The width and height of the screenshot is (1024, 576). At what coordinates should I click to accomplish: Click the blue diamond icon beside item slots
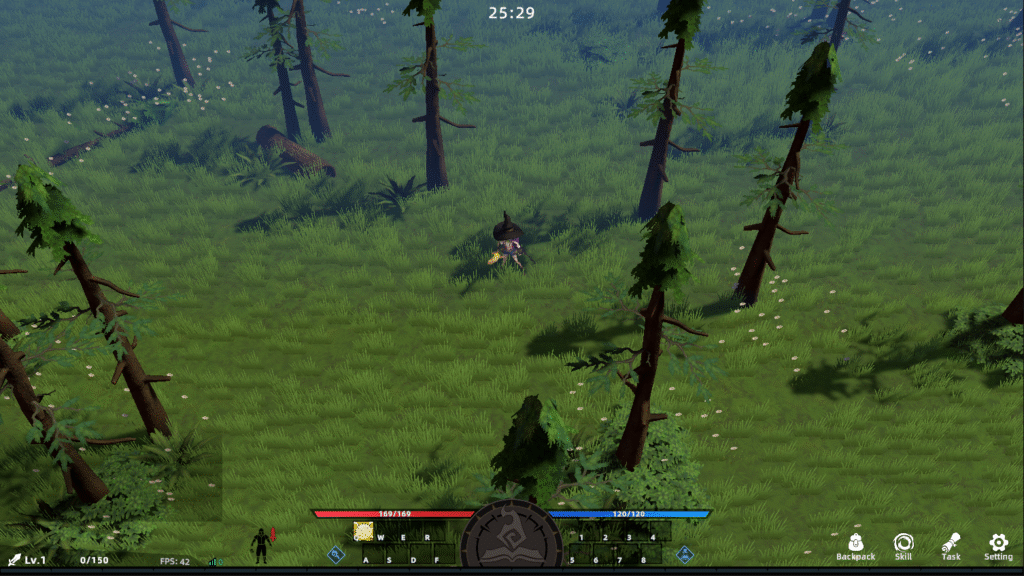685,553
